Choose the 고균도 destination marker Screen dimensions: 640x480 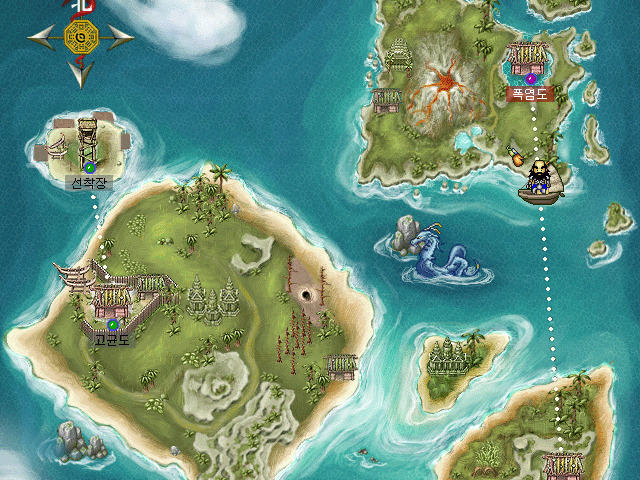pos(113,324)
